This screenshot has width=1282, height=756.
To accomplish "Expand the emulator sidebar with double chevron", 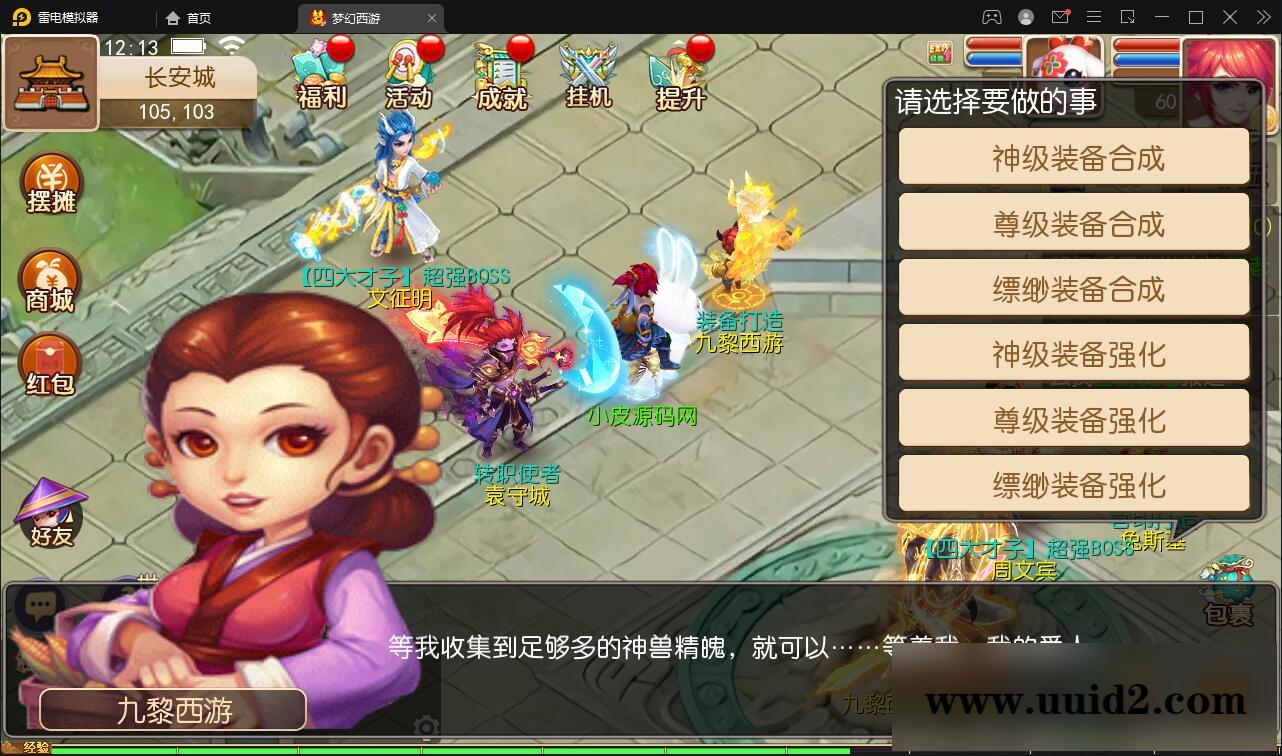I will [1262, 17].
